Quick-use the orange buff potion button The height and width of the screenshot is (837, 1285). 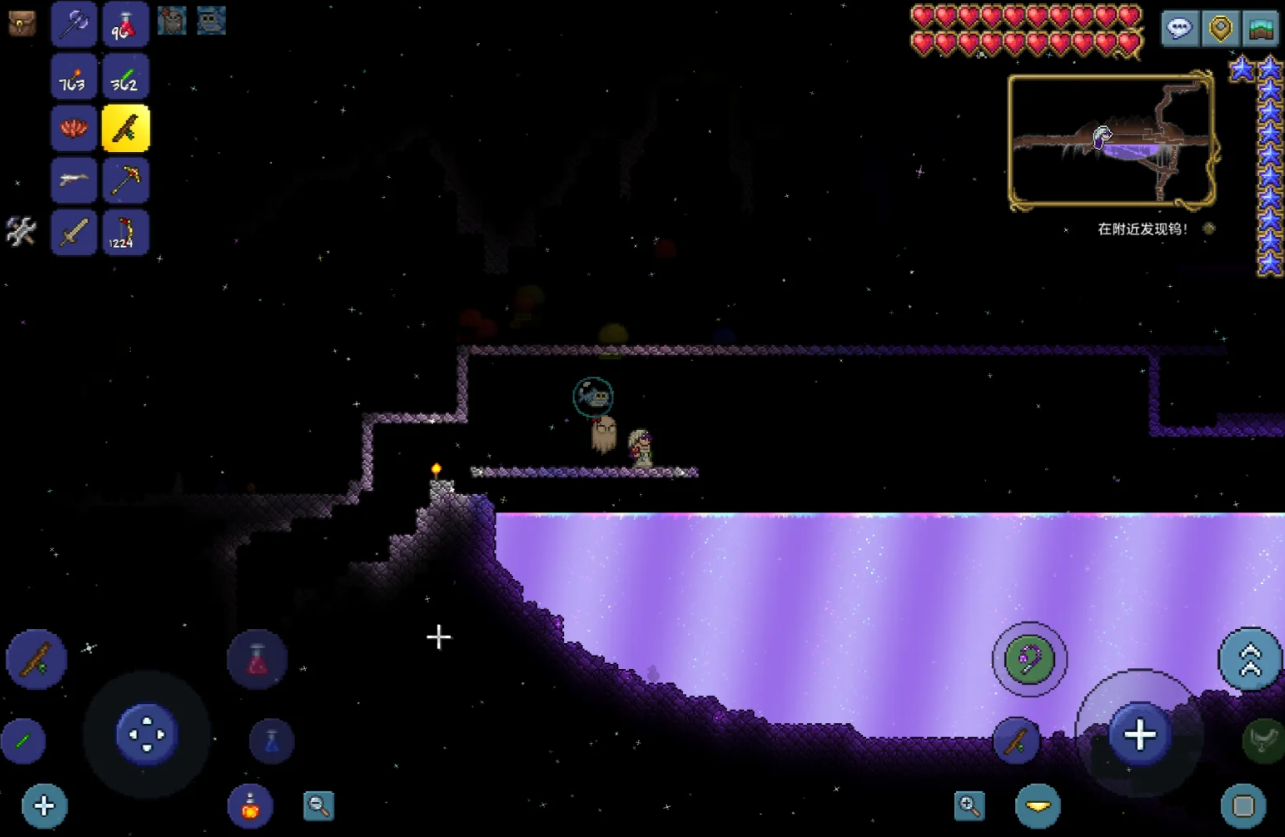pyautogui.click(x=250, y=806)
